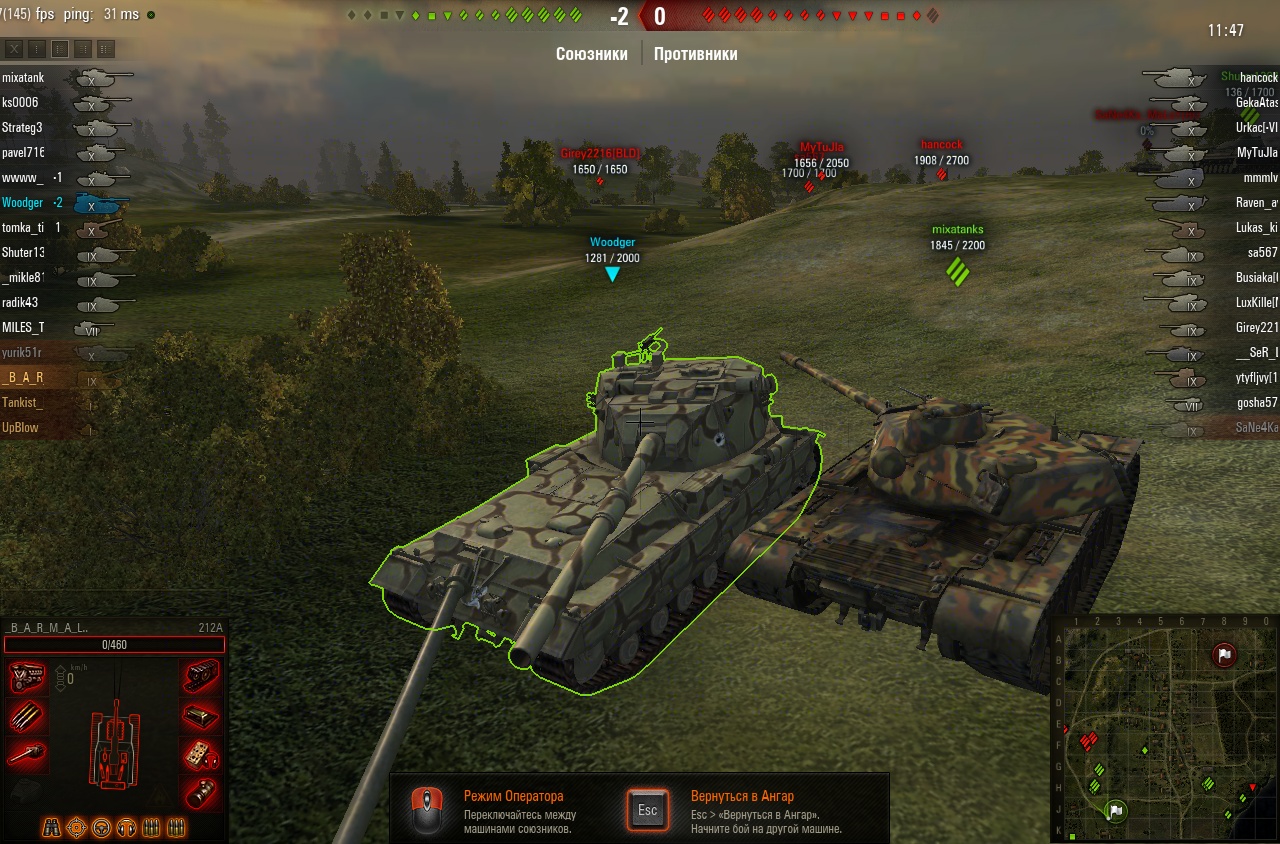Pick gosha57 from the enemy list
The width and height of the screenshot is (1280, 844).
(x=1255, y=403)
